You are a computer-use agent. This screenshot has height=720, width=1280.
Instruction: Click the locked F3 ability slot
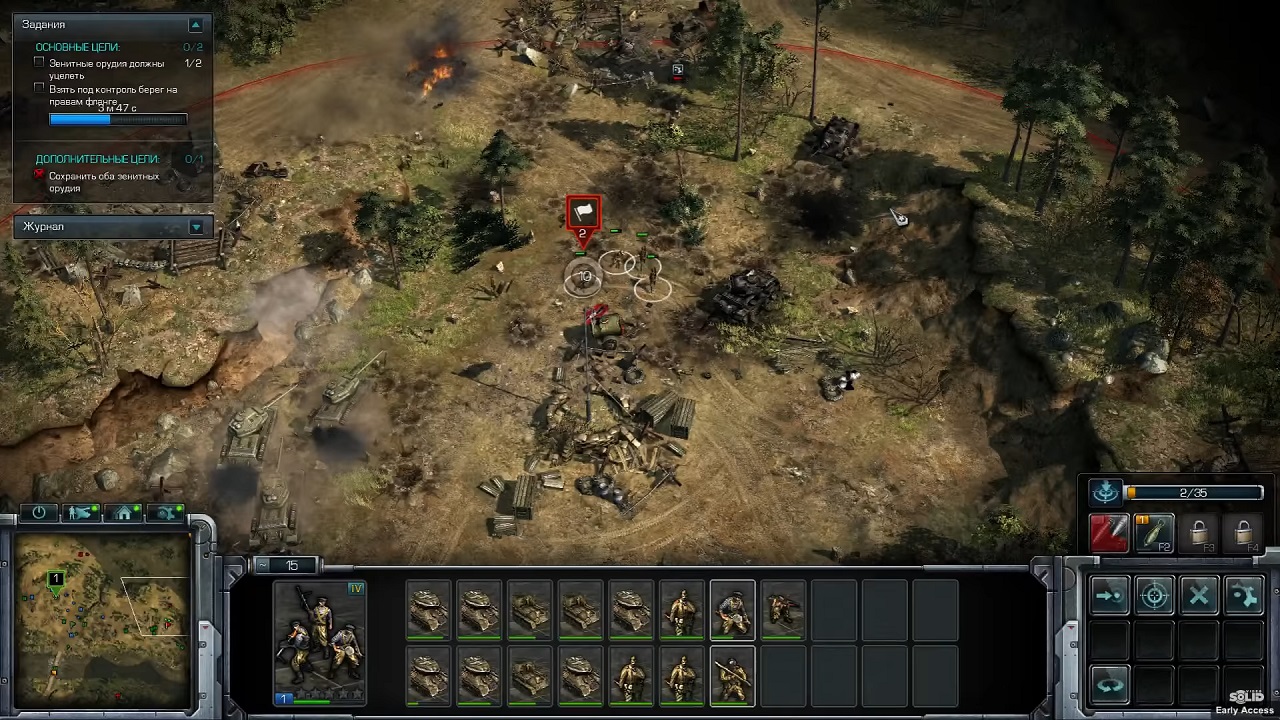click(x=1198, y=533)
